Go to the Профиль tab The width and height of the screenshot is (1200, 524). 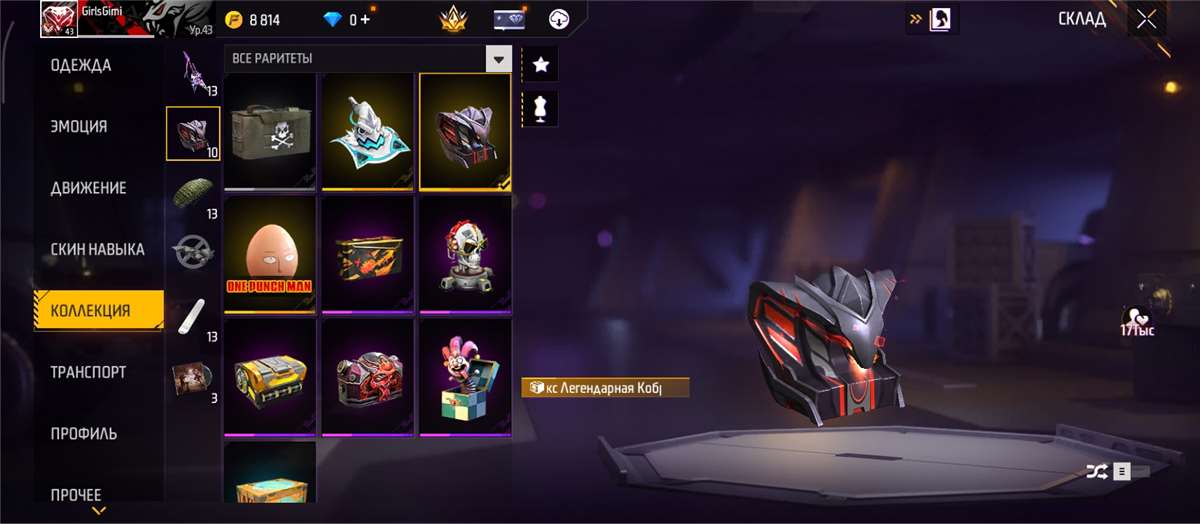[84, 433]
